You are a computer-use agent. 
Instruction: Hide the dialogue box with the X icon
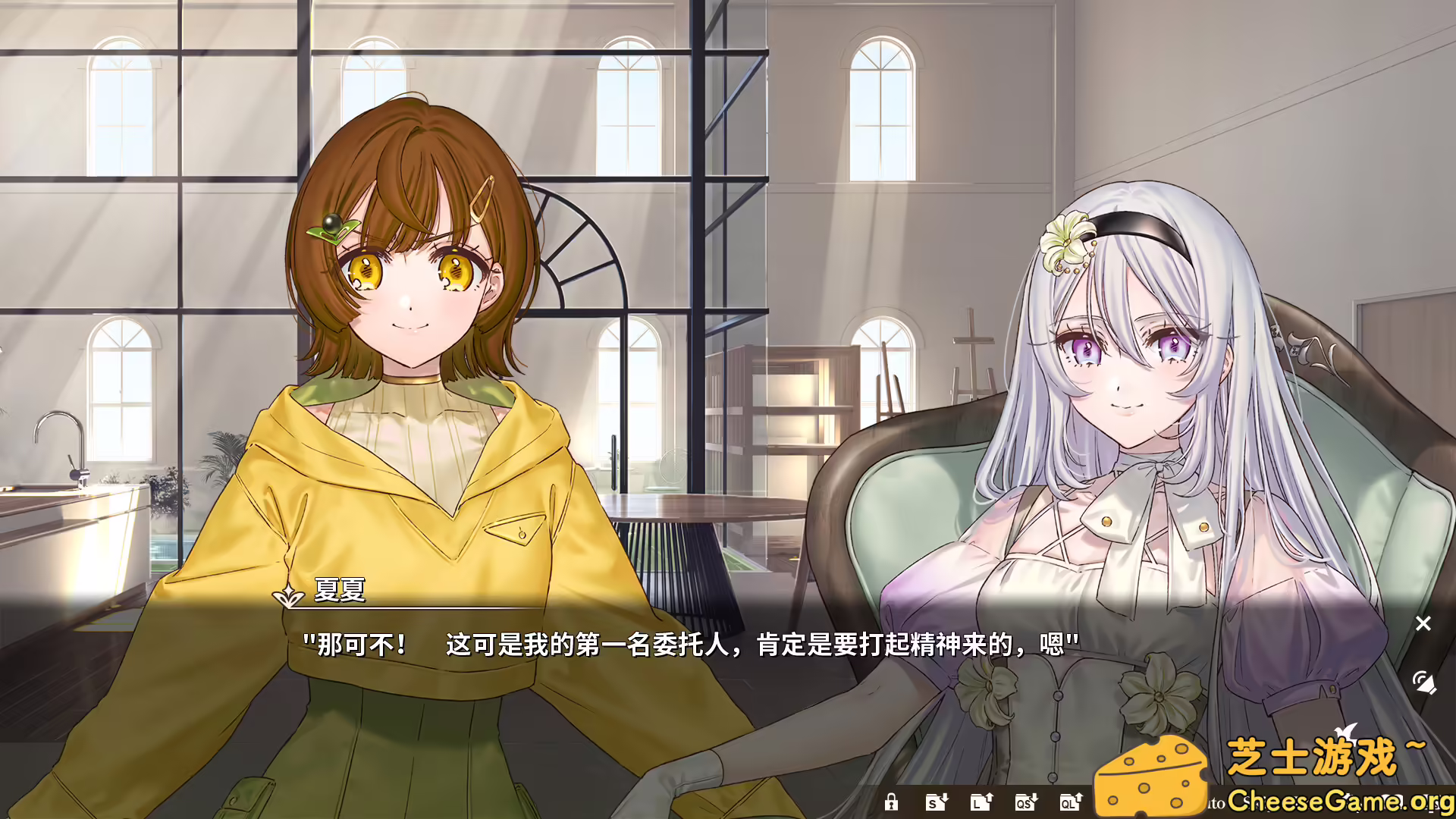1423,623
